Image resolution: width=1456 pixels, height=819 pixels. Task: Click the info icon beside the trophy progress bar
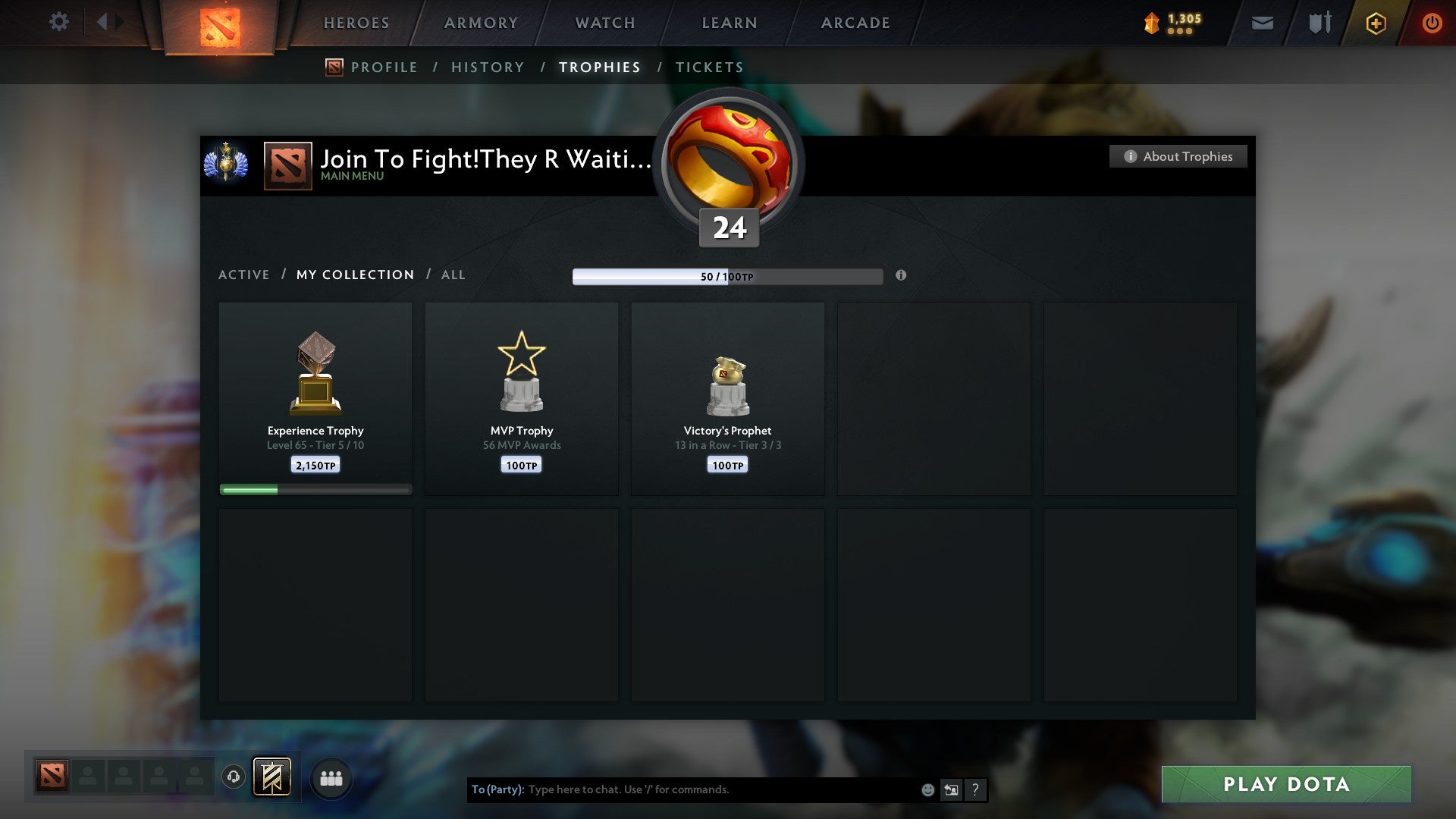[x=900, y=277]
